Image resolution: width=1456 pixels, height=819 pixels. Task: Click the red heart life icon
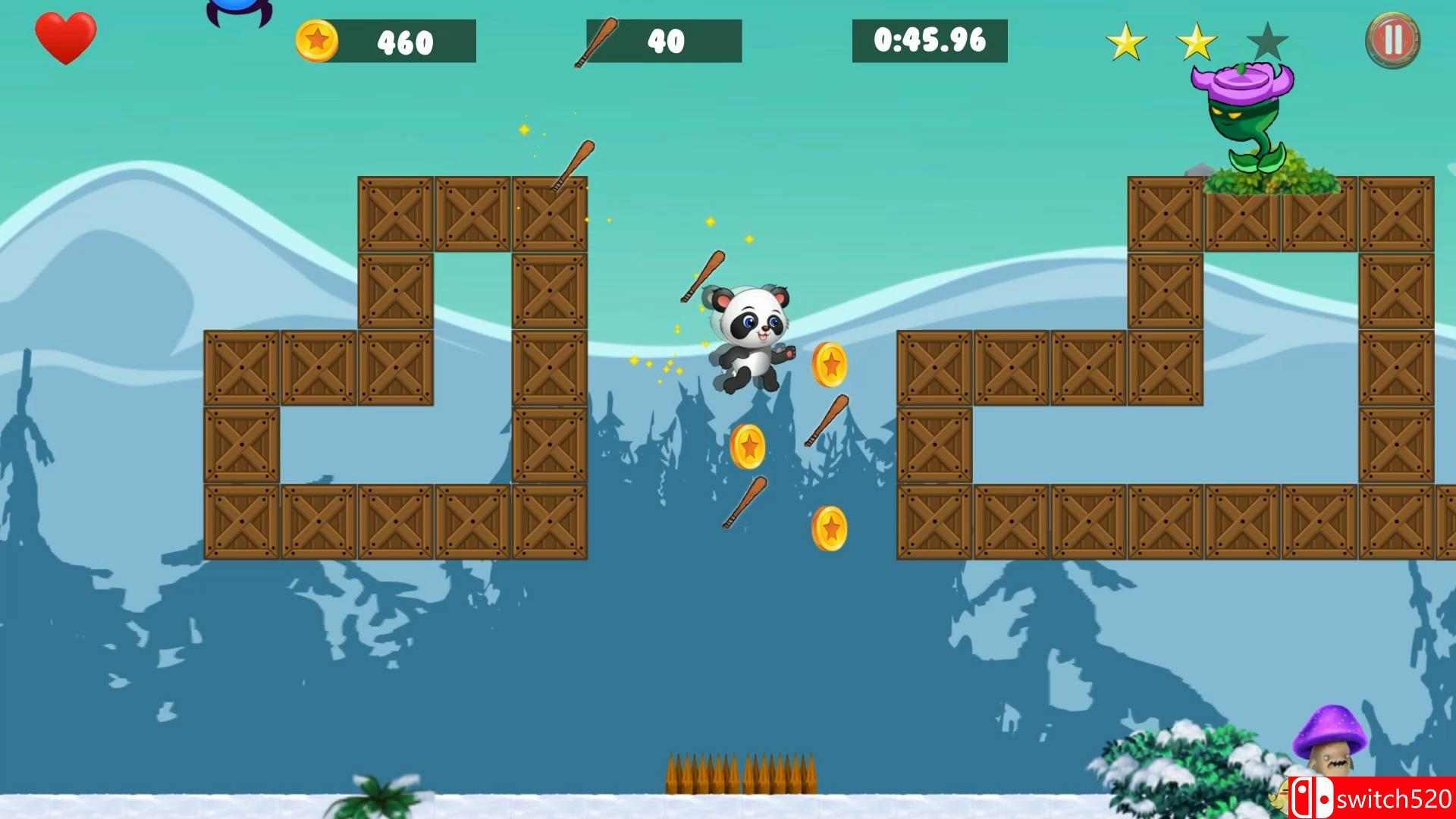(67, 36)
